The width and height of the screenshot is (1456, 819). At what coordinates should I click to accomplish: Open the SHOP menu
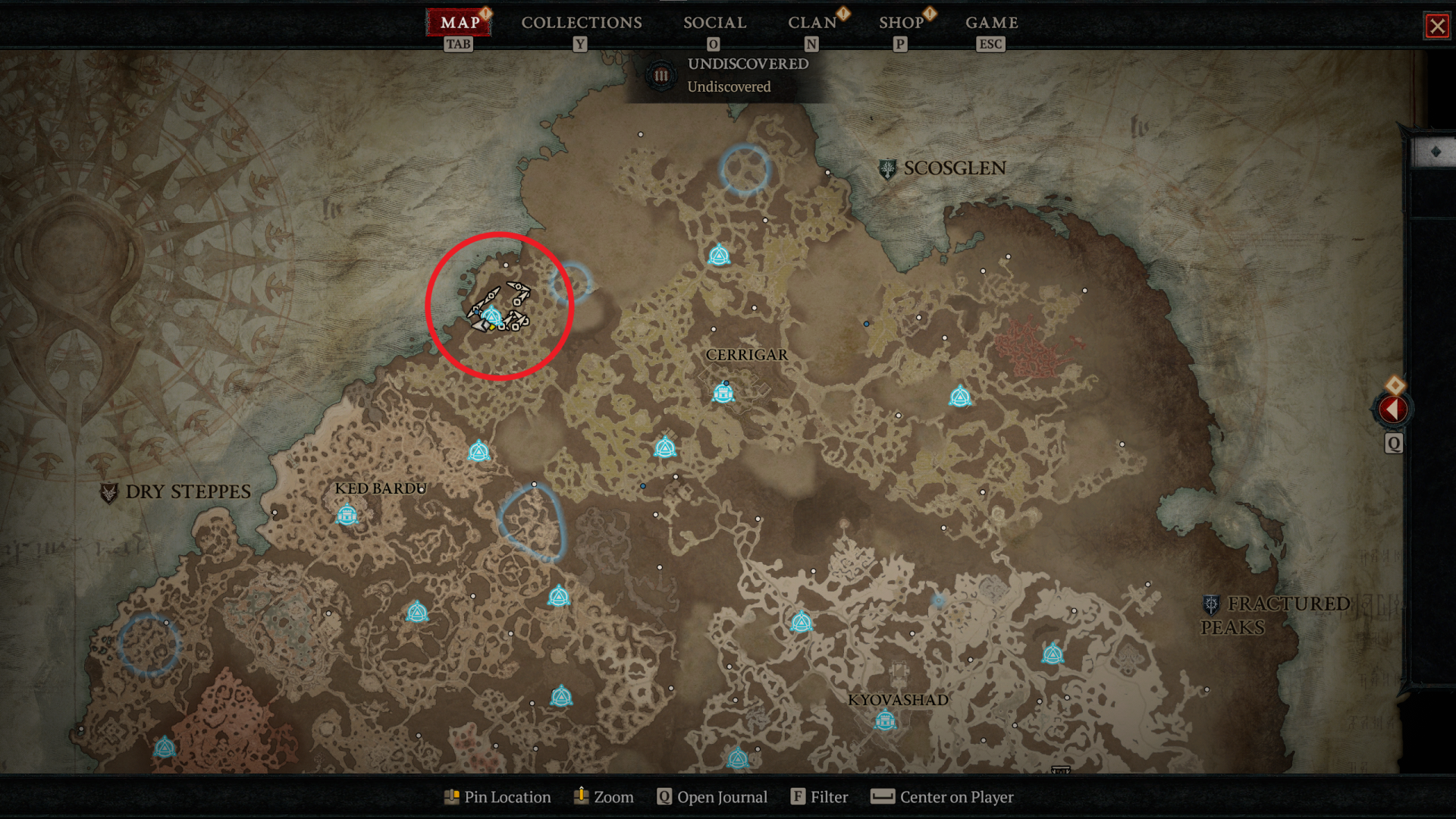pos(901,23)
